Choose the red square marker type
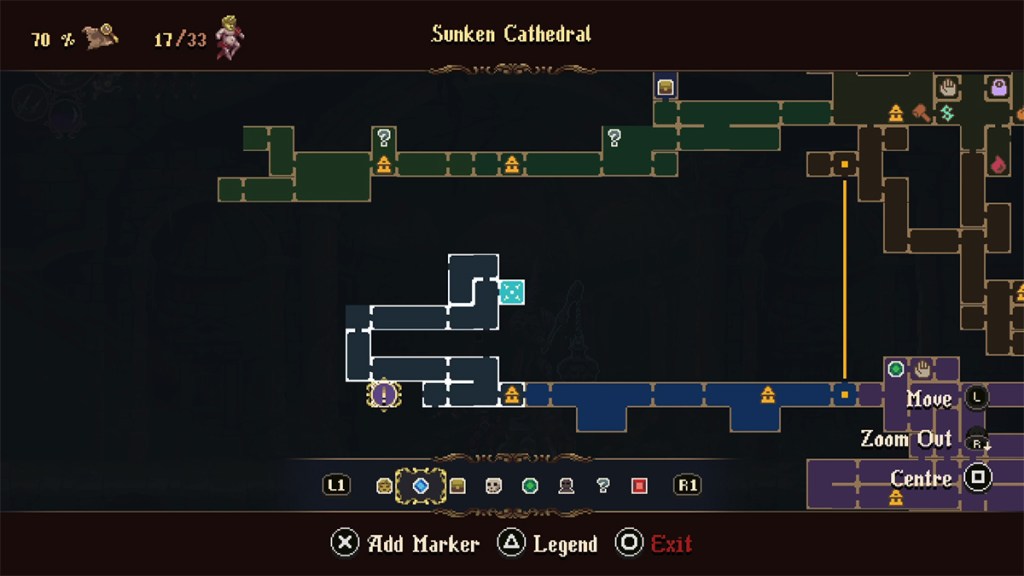The image size is (1024, 576). pyautogui.click(x=639, y=486)
